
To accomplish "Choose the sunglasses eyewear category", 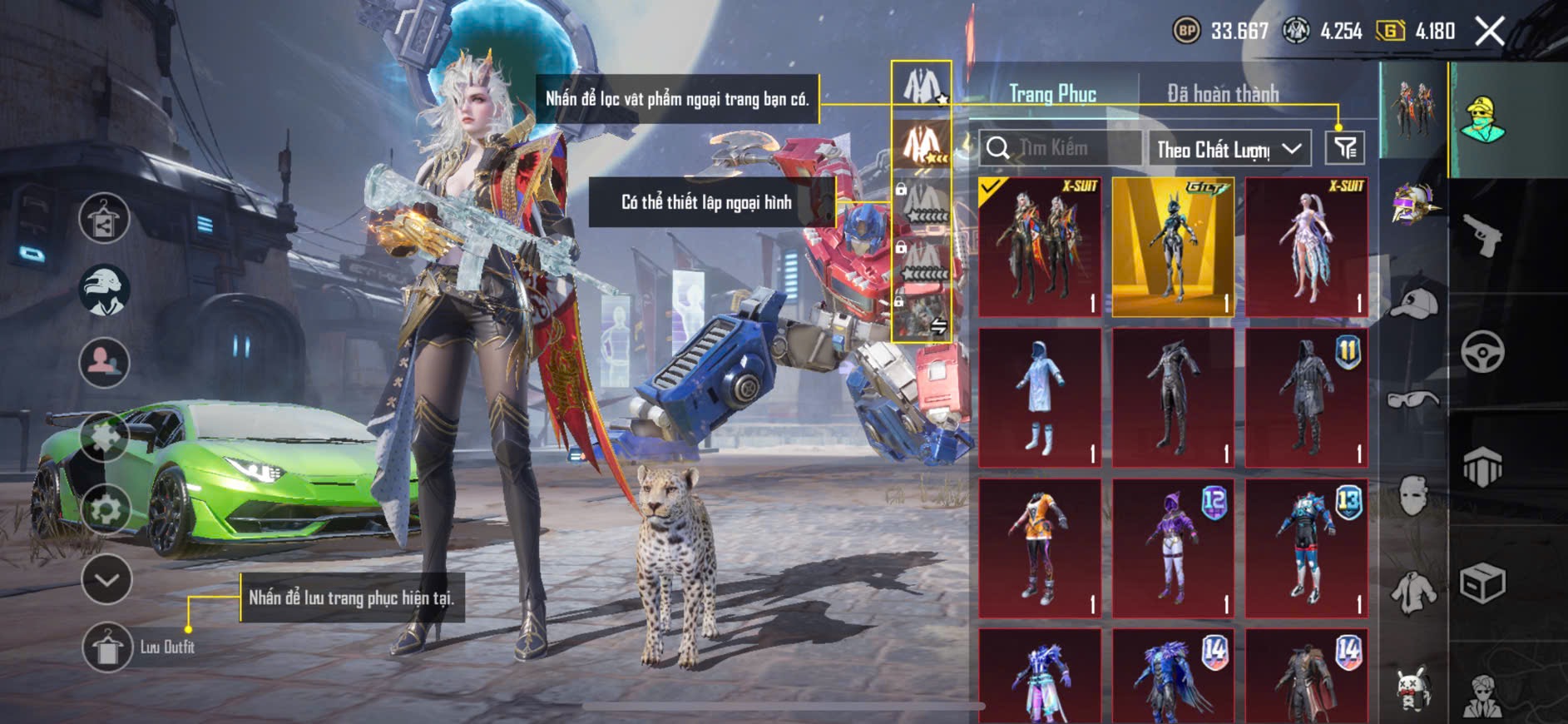I will point(1413,400).
